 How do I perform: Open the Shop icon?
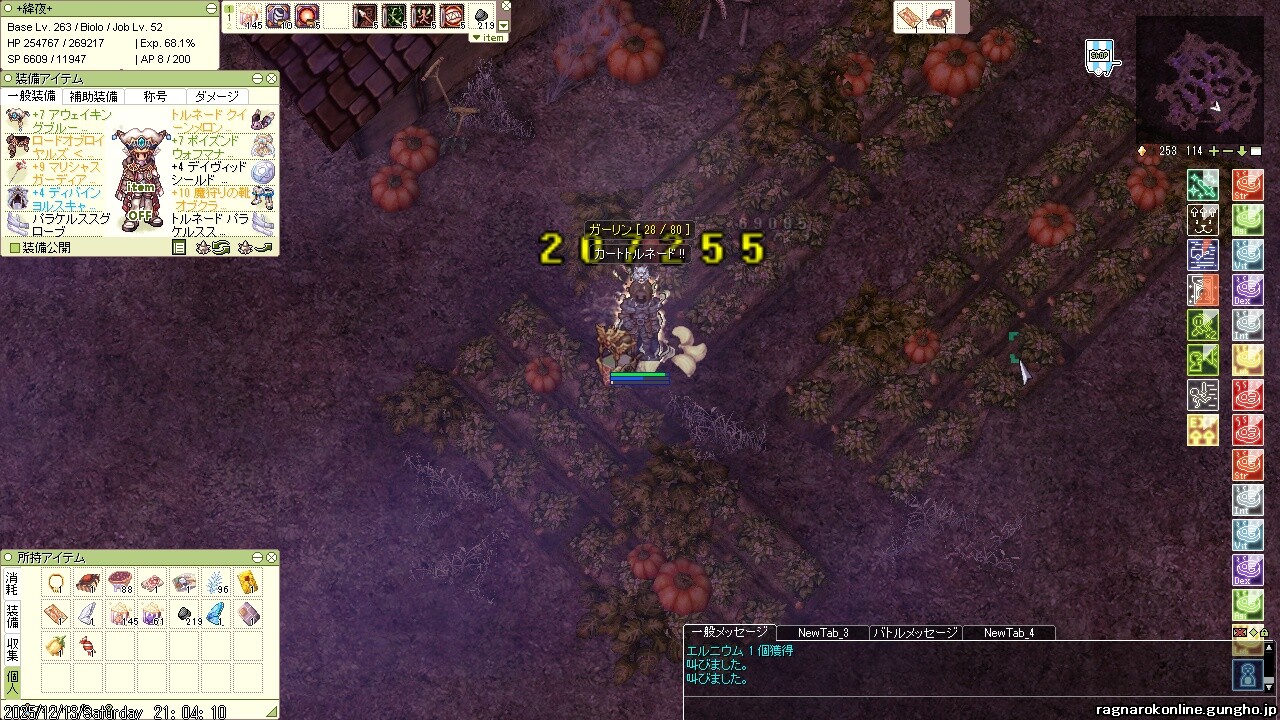(1099, 55)
